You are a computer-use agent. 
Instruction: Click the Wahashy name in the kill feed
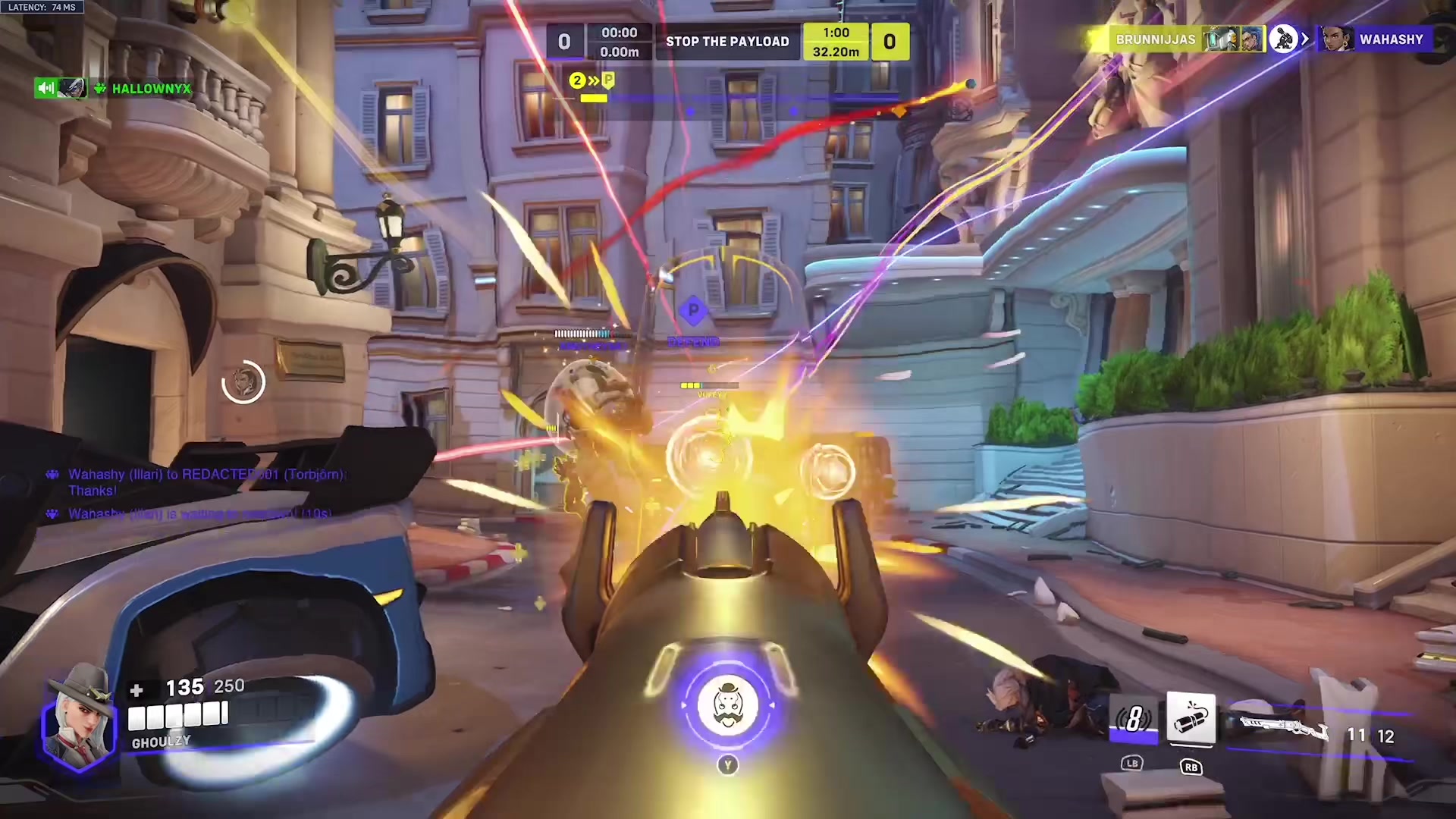[x=1391, y=39]
